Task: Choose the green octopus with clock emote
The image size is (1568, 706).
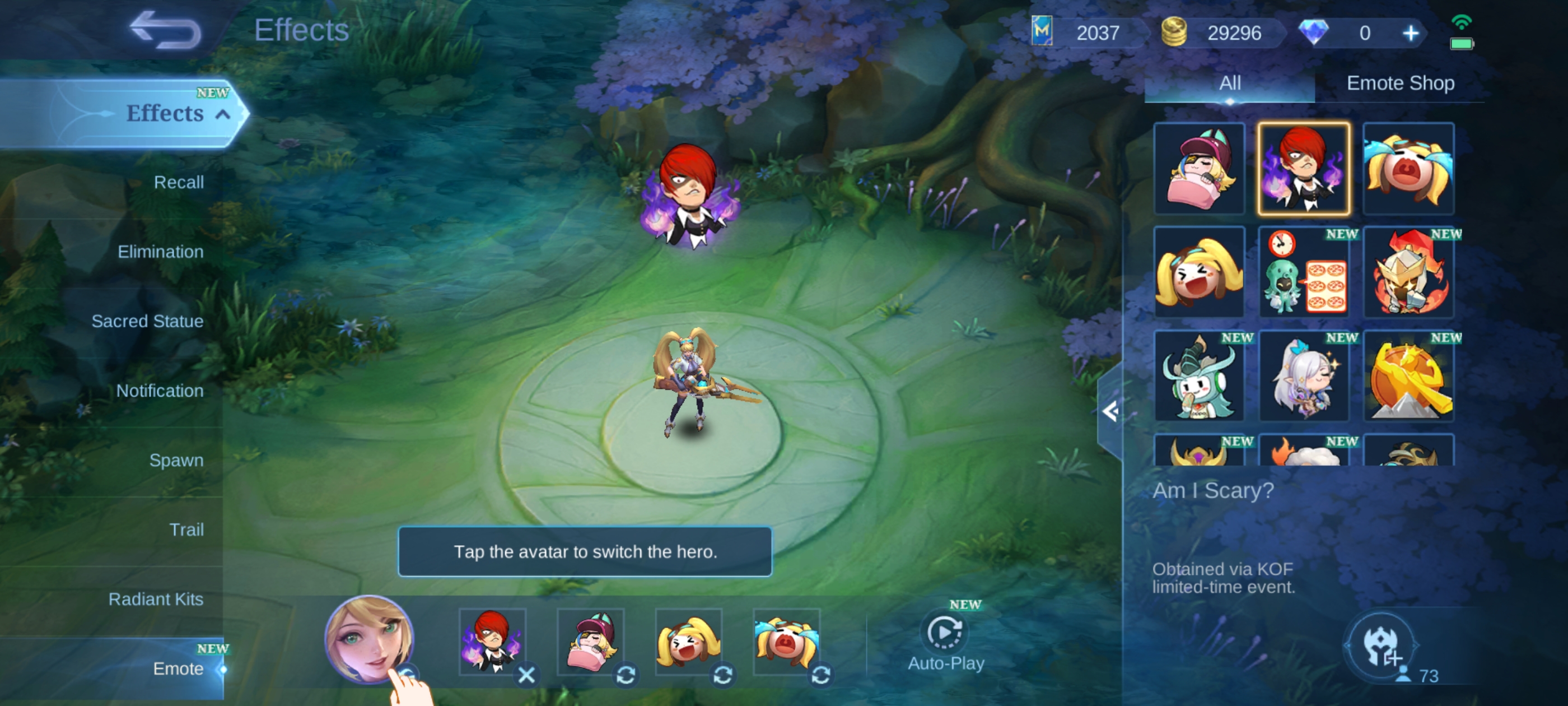Action: point(1304,272)
